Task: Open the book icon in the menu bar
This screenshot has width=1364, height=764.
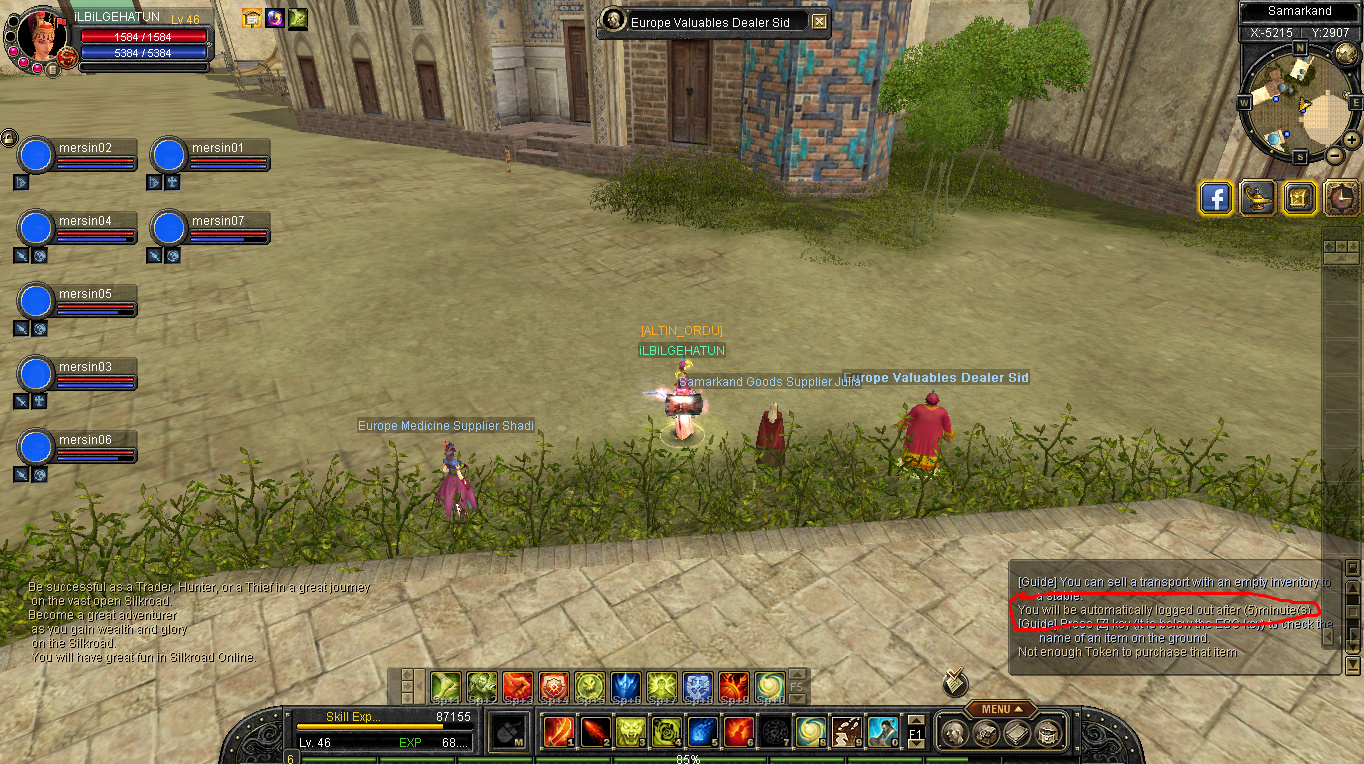Action: 1017,733
